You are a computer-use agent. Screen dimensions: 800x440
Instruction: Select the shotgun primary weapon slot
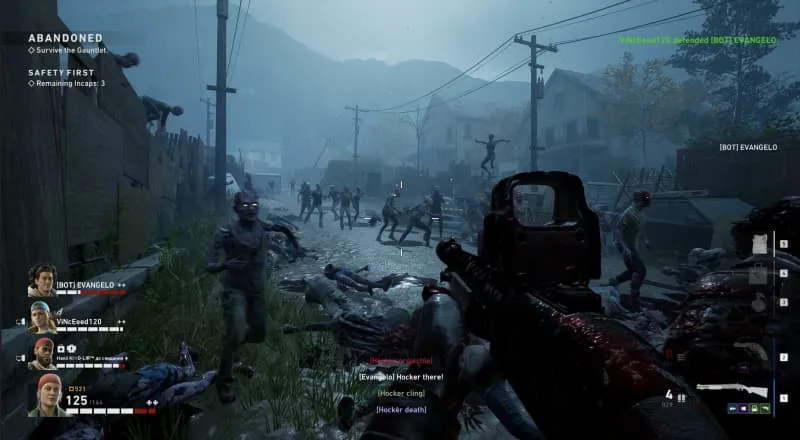[x=734, y=388]
